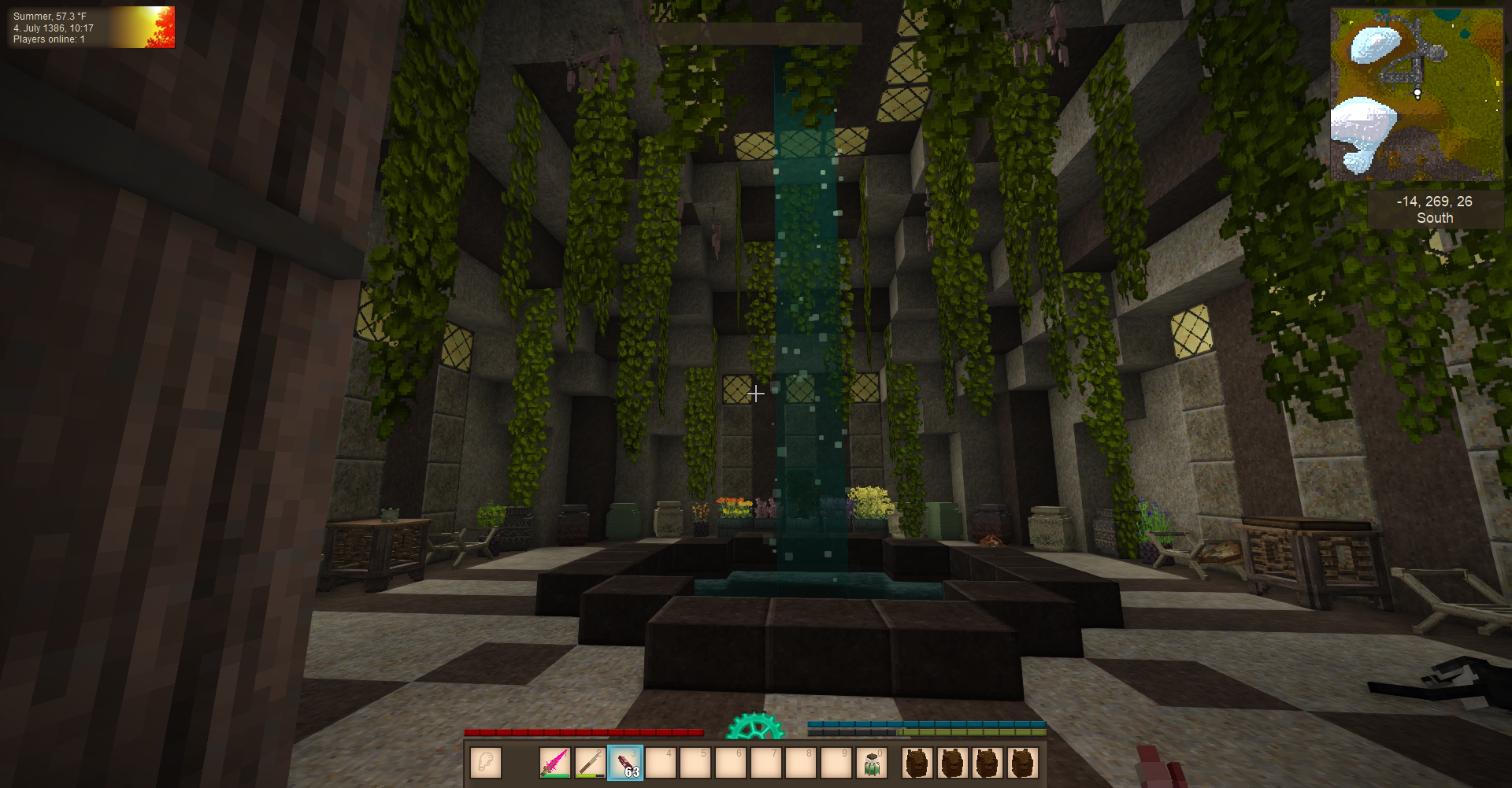Open the minimap in the top corner
The height and width of the screenshot is (788, 1512).
coord(1416,94)
